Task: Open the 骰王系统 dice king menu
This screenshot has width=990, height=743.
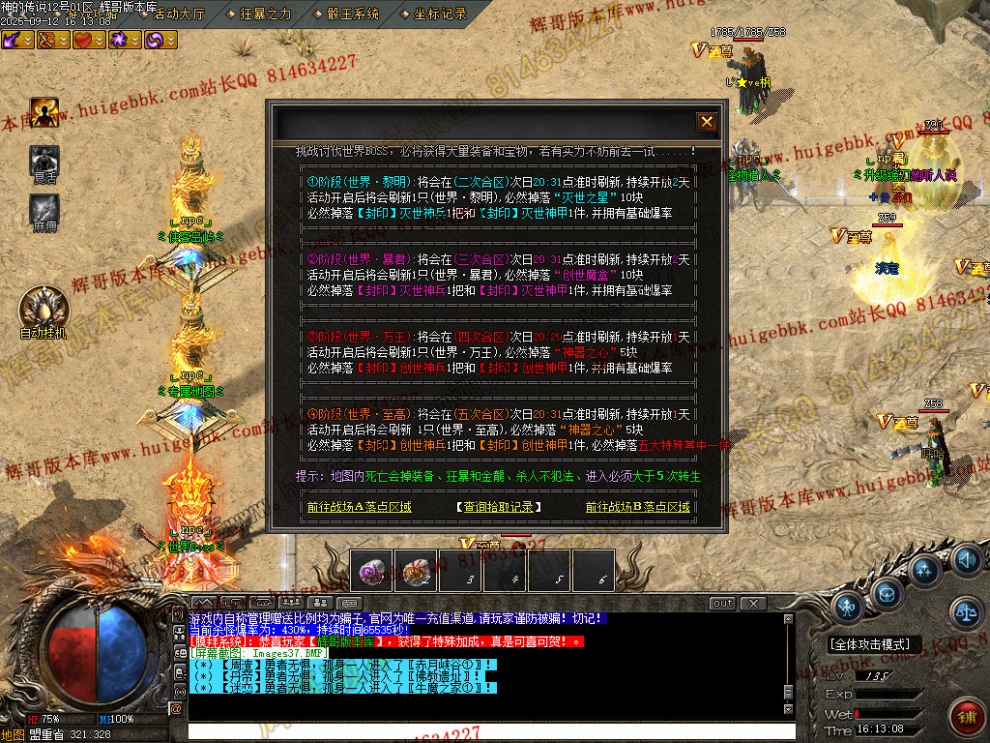Action: tap(351, 14)
